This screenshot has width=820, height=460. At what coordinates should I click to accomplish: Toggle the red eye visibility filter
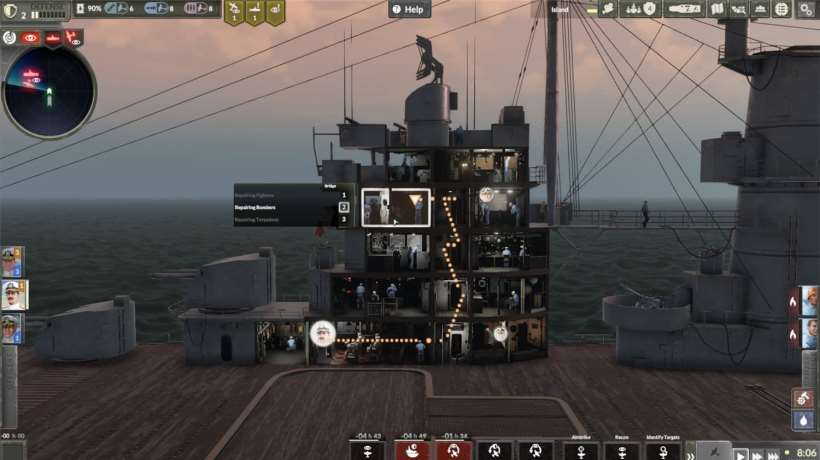31,37
